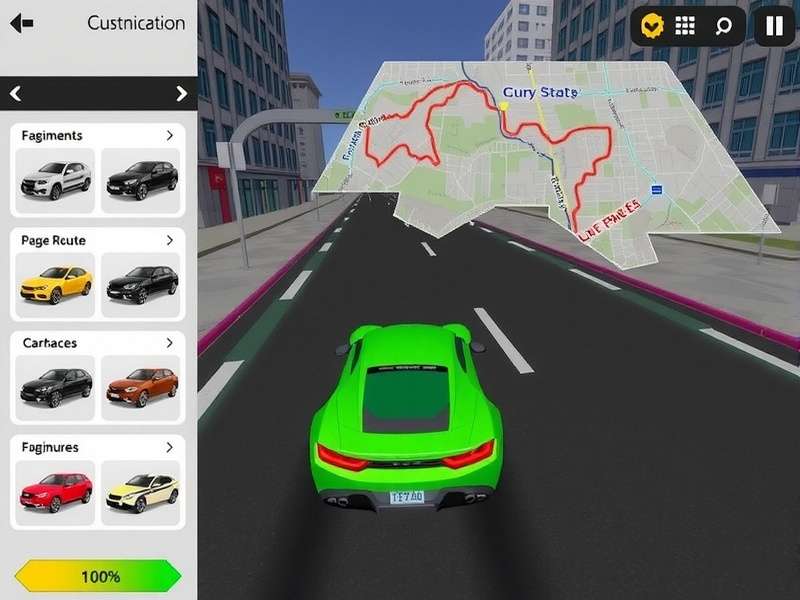This screenshot has height=600, width=800.
Task: Pick the yellow car thumbnail
Action: click(56, 284)
